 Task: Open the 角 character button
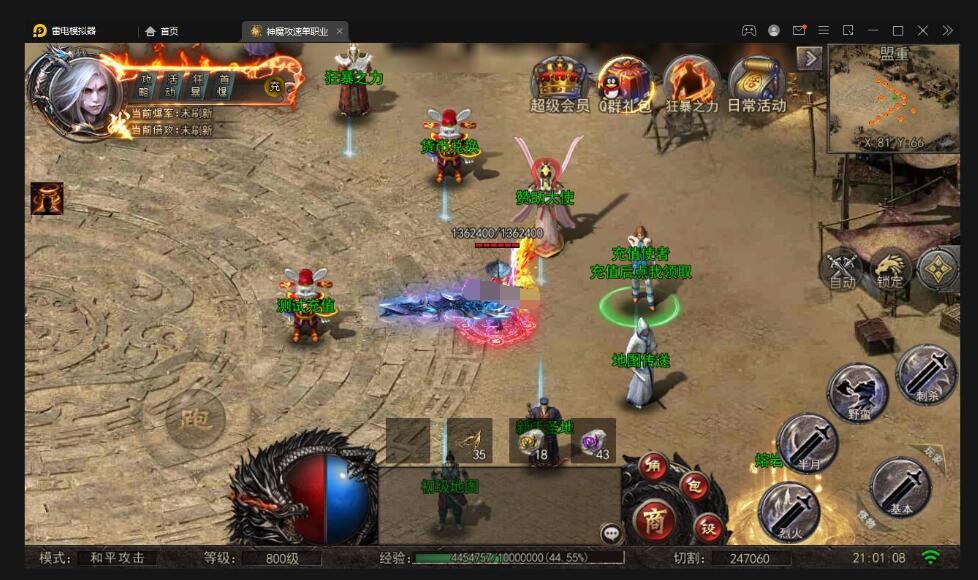653,465
